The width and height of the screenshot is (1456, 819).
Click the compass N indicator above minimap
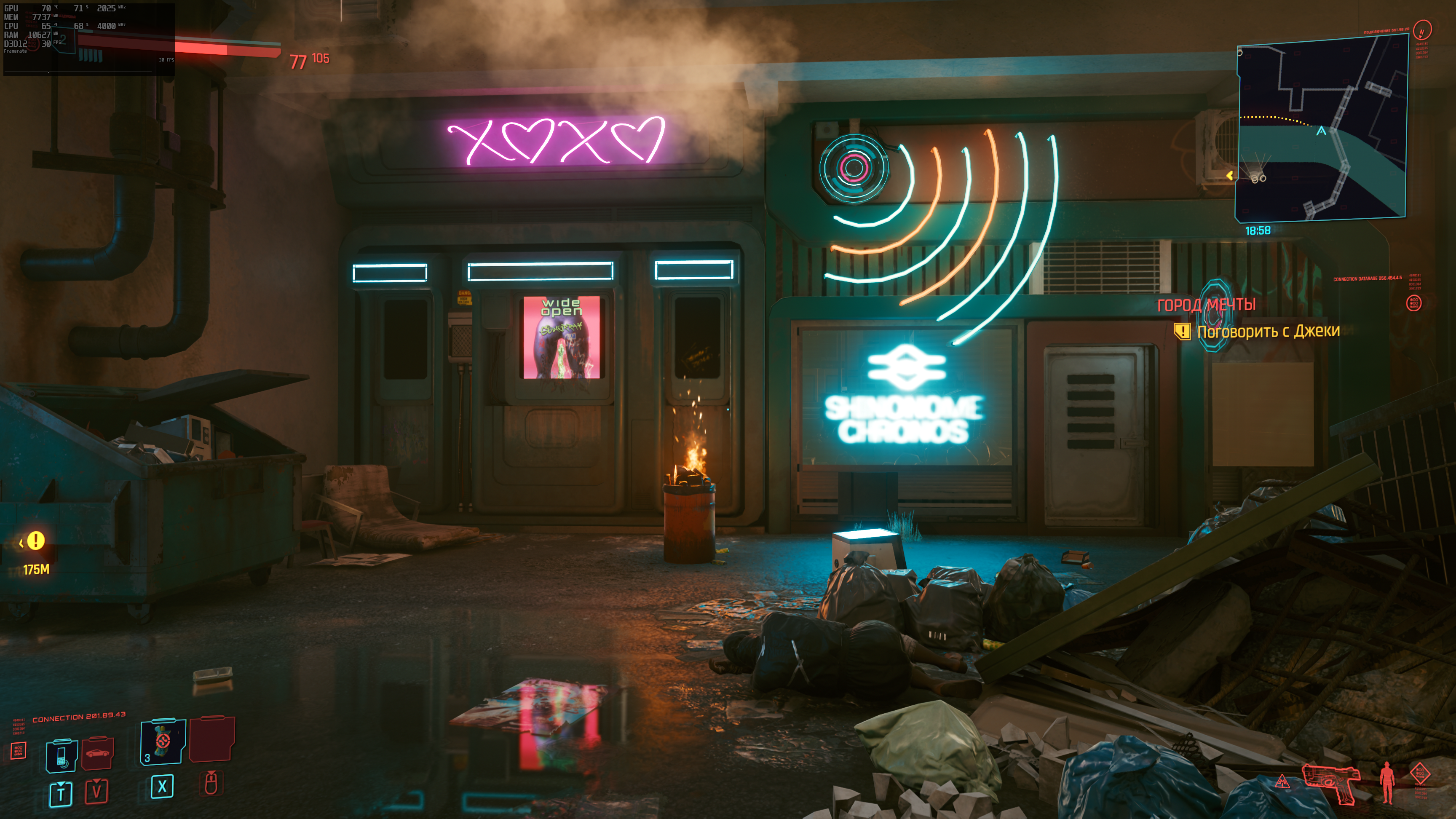(x=1421, y=30)
